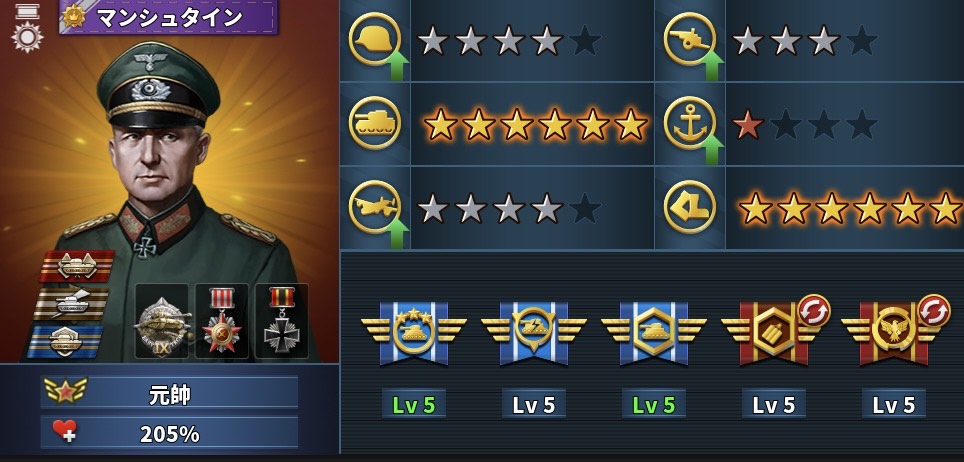
Task: Choose the air force plane ability icon
Action: (374, 207)
